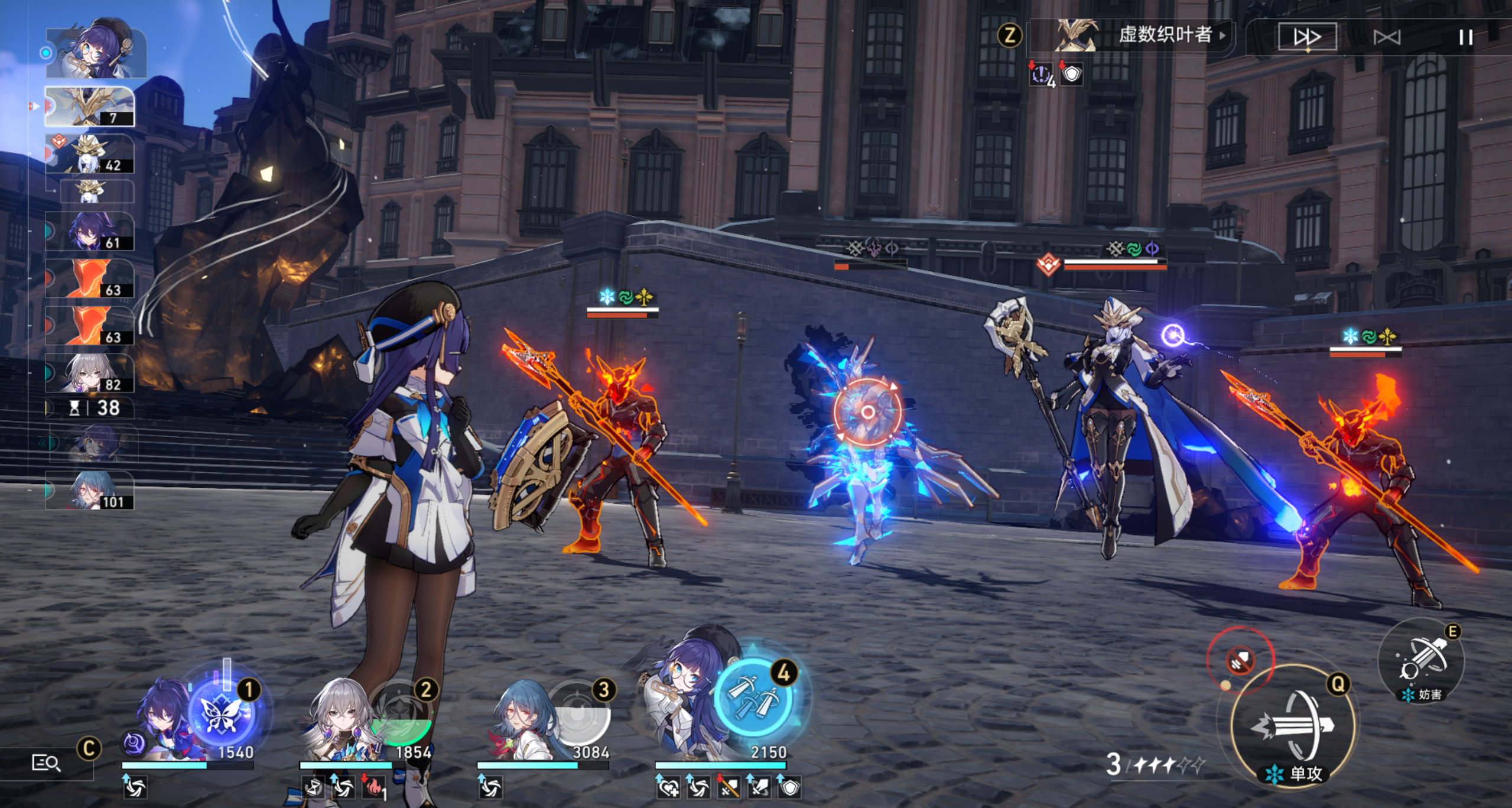Target the enemy marked by the red reticle
The image size is (1512, 808).
click(867, 412)
